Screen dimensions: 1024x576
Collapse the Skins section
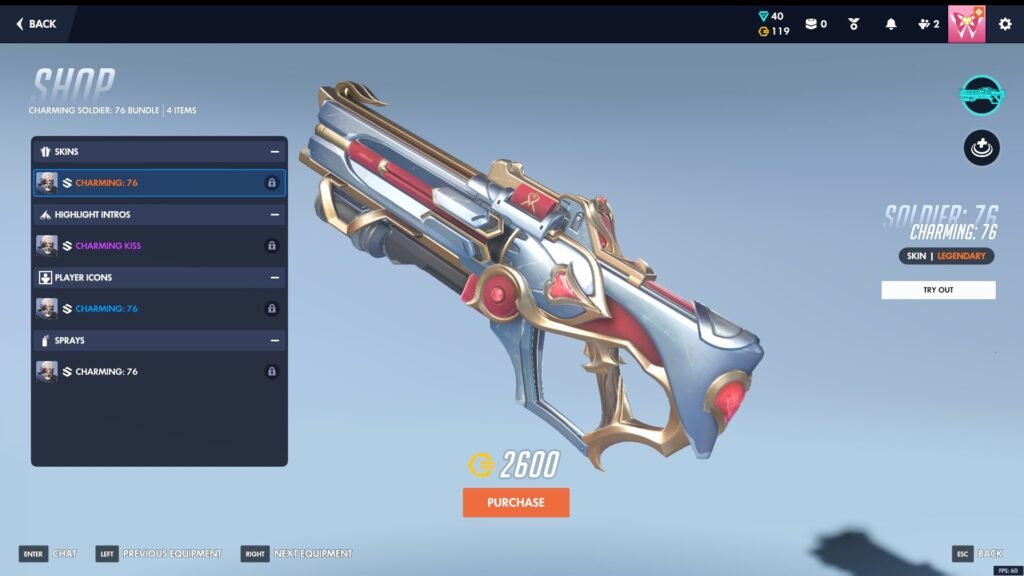coord(274,152)
